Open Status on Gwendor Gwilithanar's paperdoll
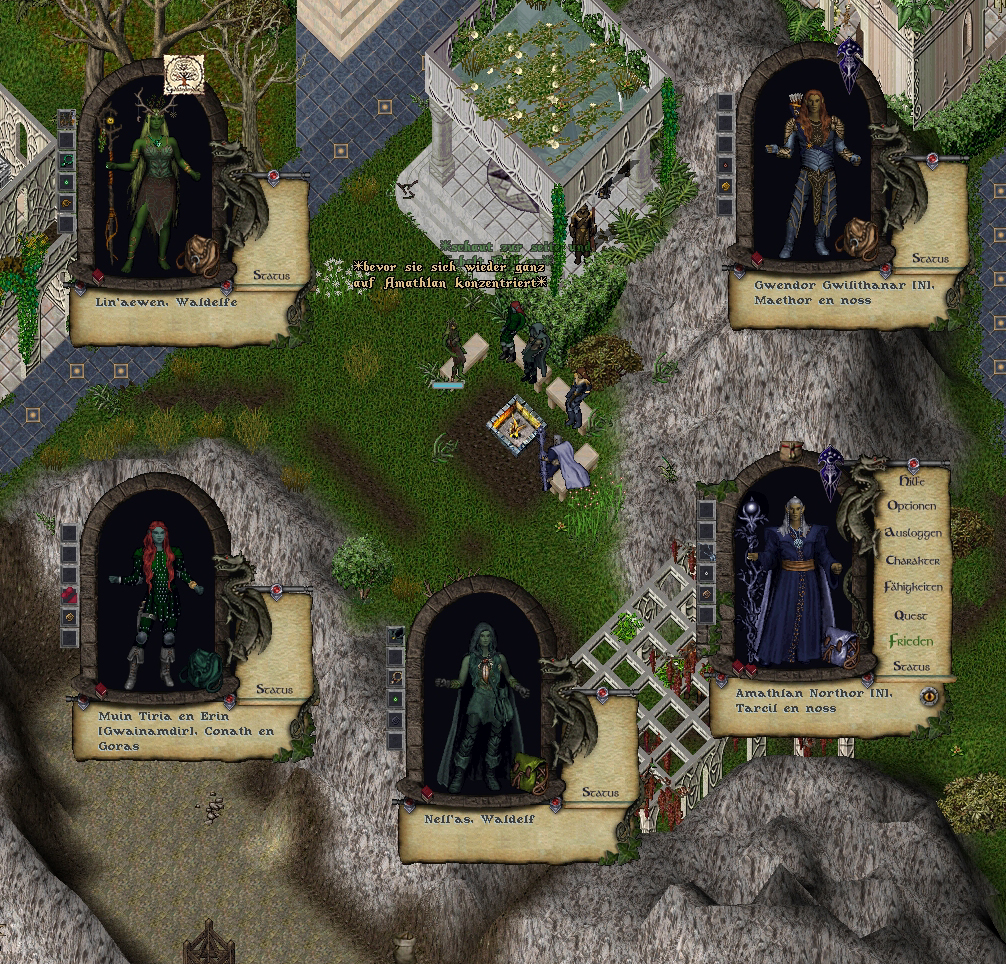 (930, 259)
